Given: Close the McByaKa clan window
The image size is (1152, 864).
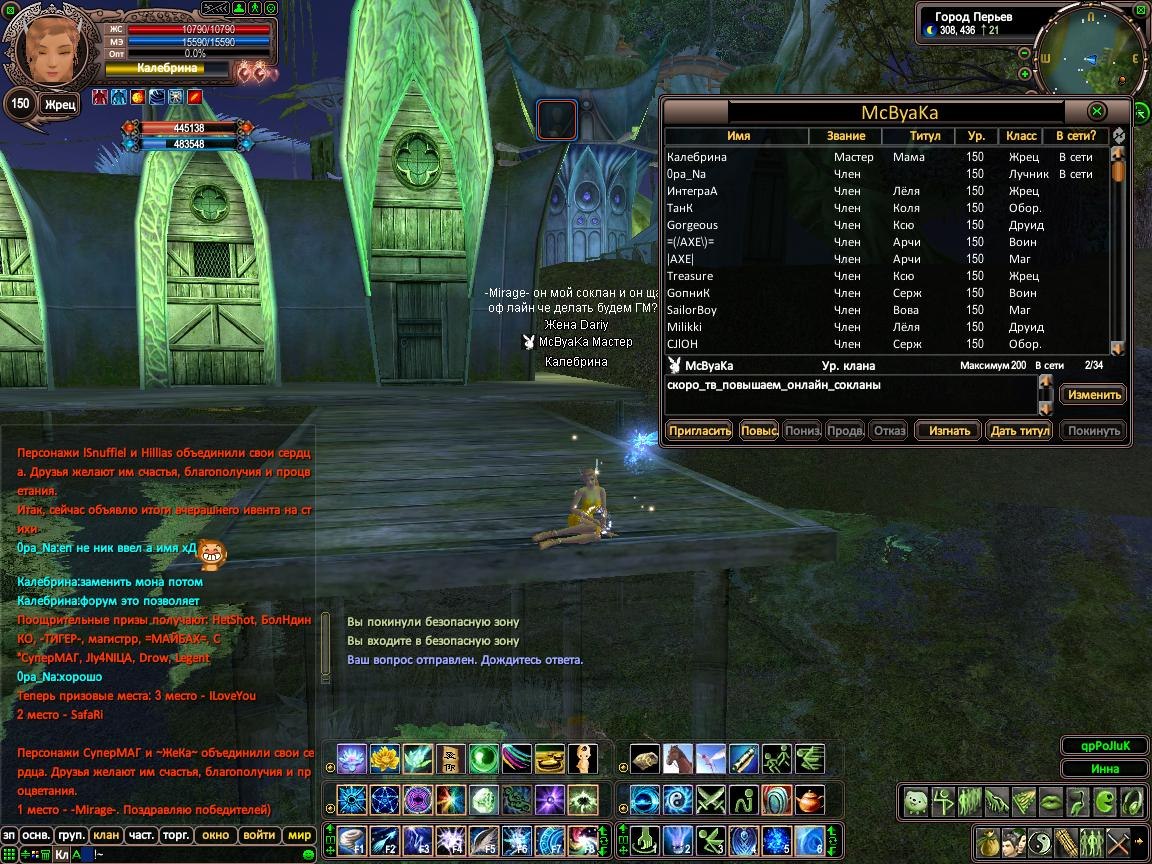Looking at the screenshot, I should [1097, 111].
